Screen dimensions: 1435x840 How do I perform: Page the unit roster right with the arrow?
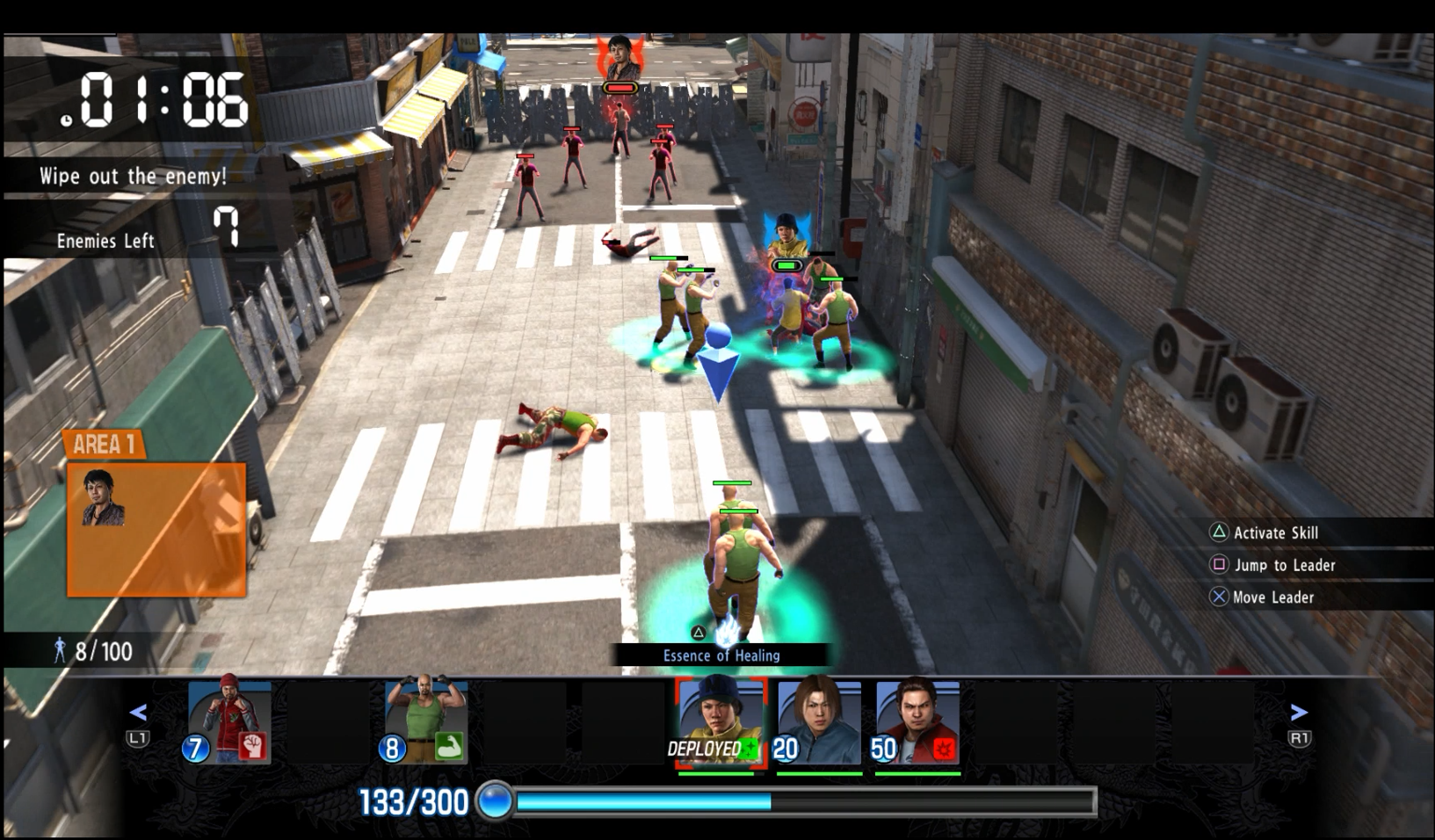pyautogui.click(x=1299, y=713)
